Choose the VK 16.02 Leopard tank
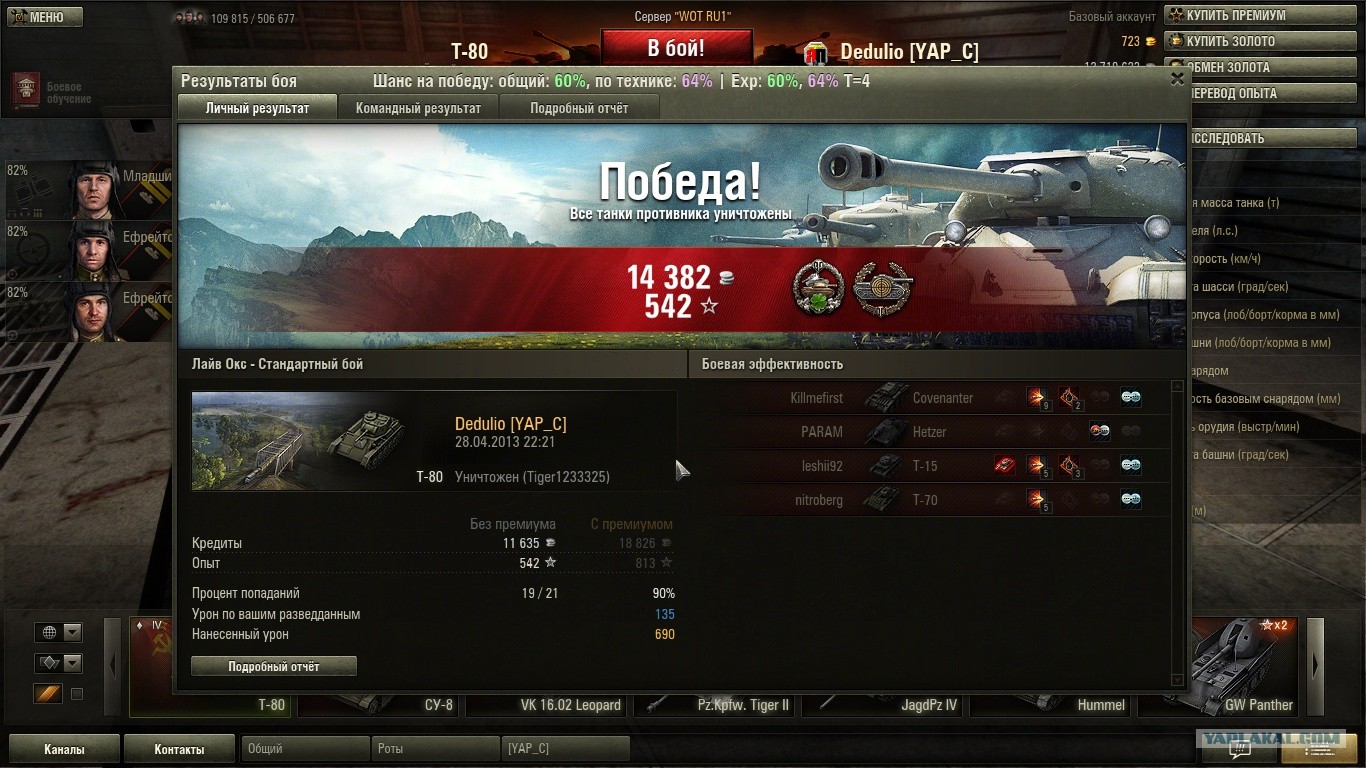Image resolution: width=1366 pixels, height=768 pixels. 549,704
